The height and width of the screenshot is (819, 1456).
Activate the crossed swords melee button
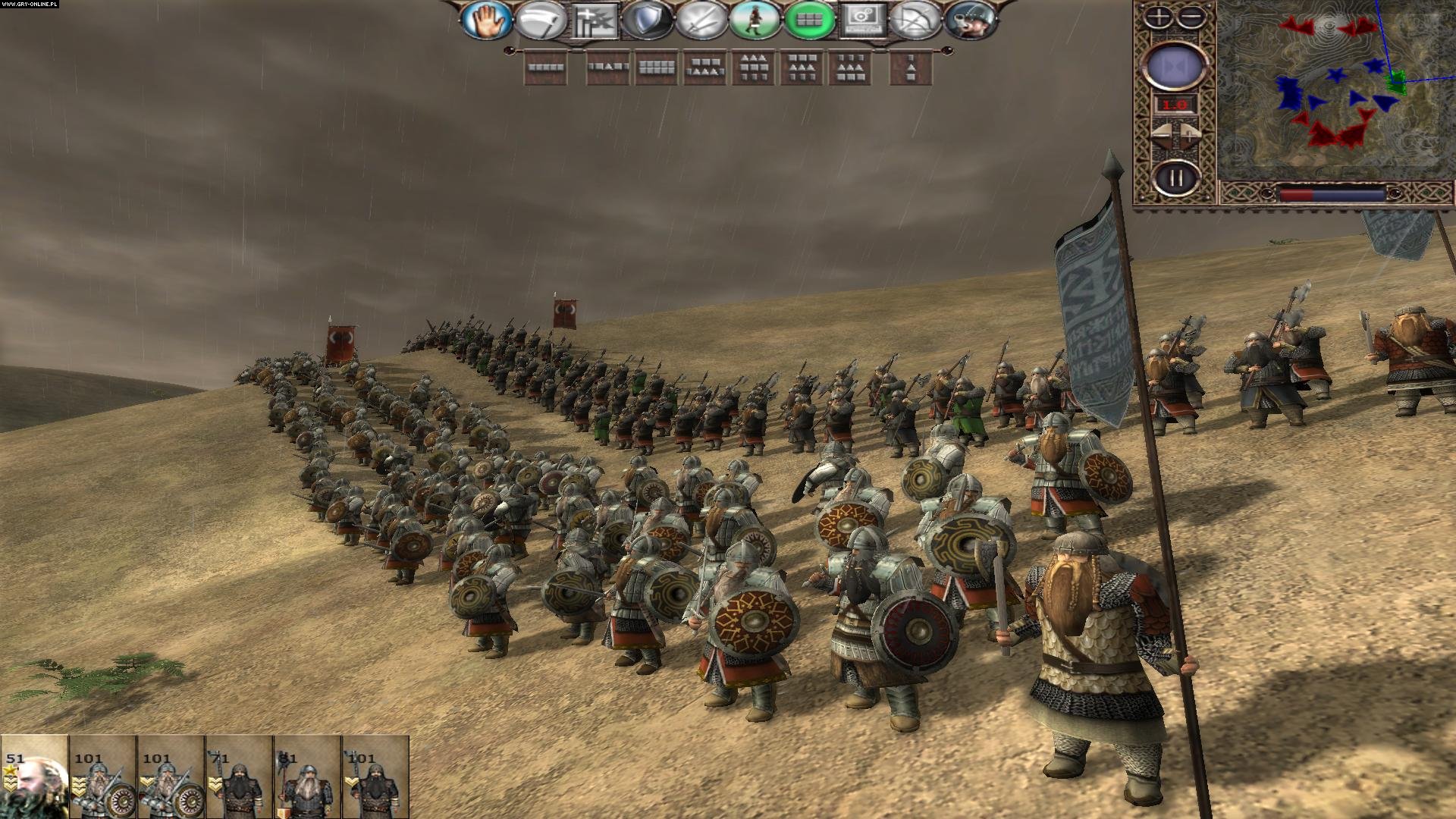701,20
